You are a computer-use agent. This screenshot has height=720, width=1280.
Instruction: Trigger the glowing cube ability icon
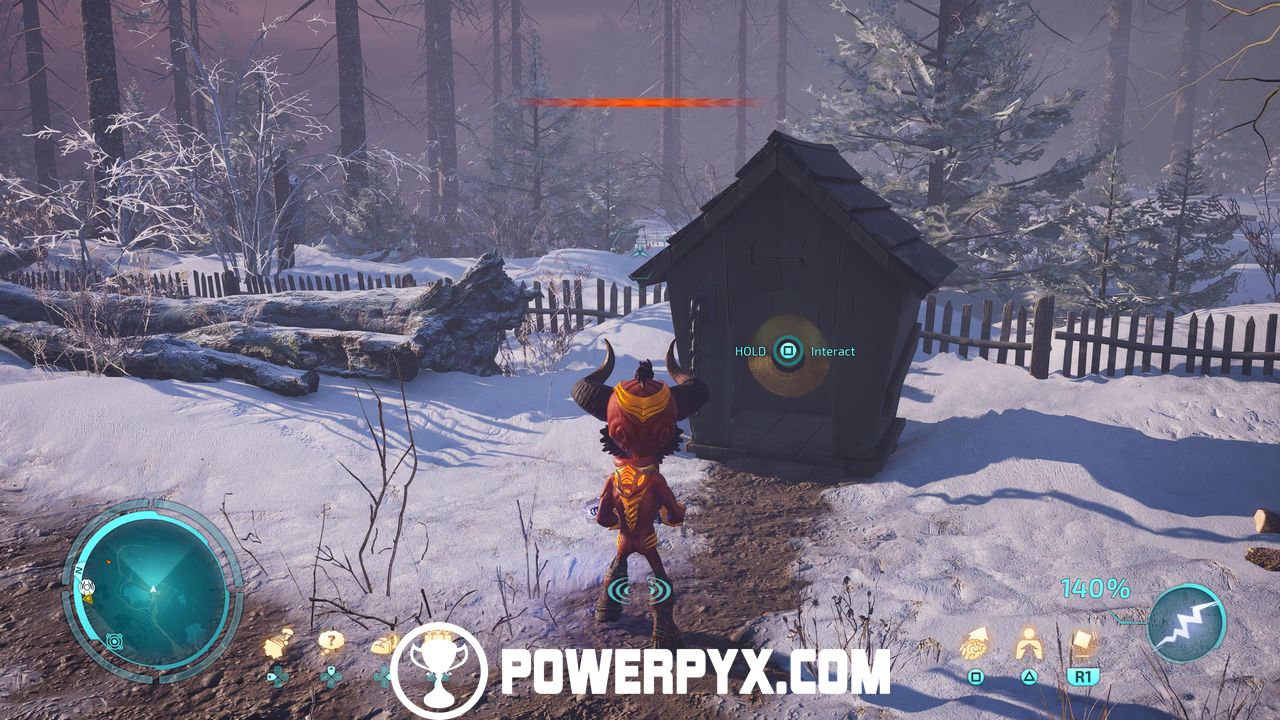pos(1083,642)
